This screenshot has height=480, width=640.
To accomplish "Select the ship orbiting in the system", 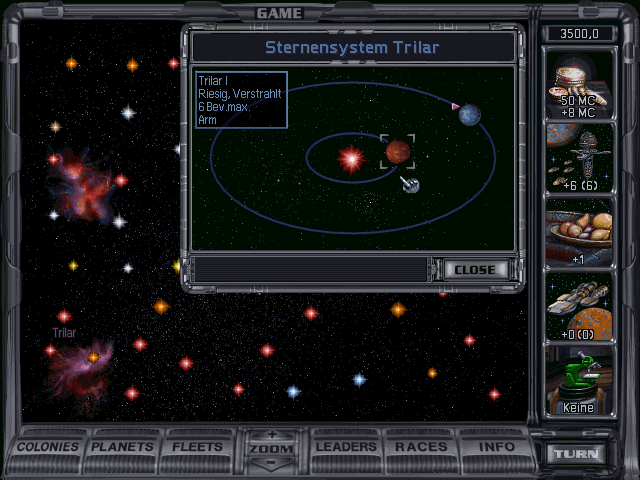I will click(410, 185).
